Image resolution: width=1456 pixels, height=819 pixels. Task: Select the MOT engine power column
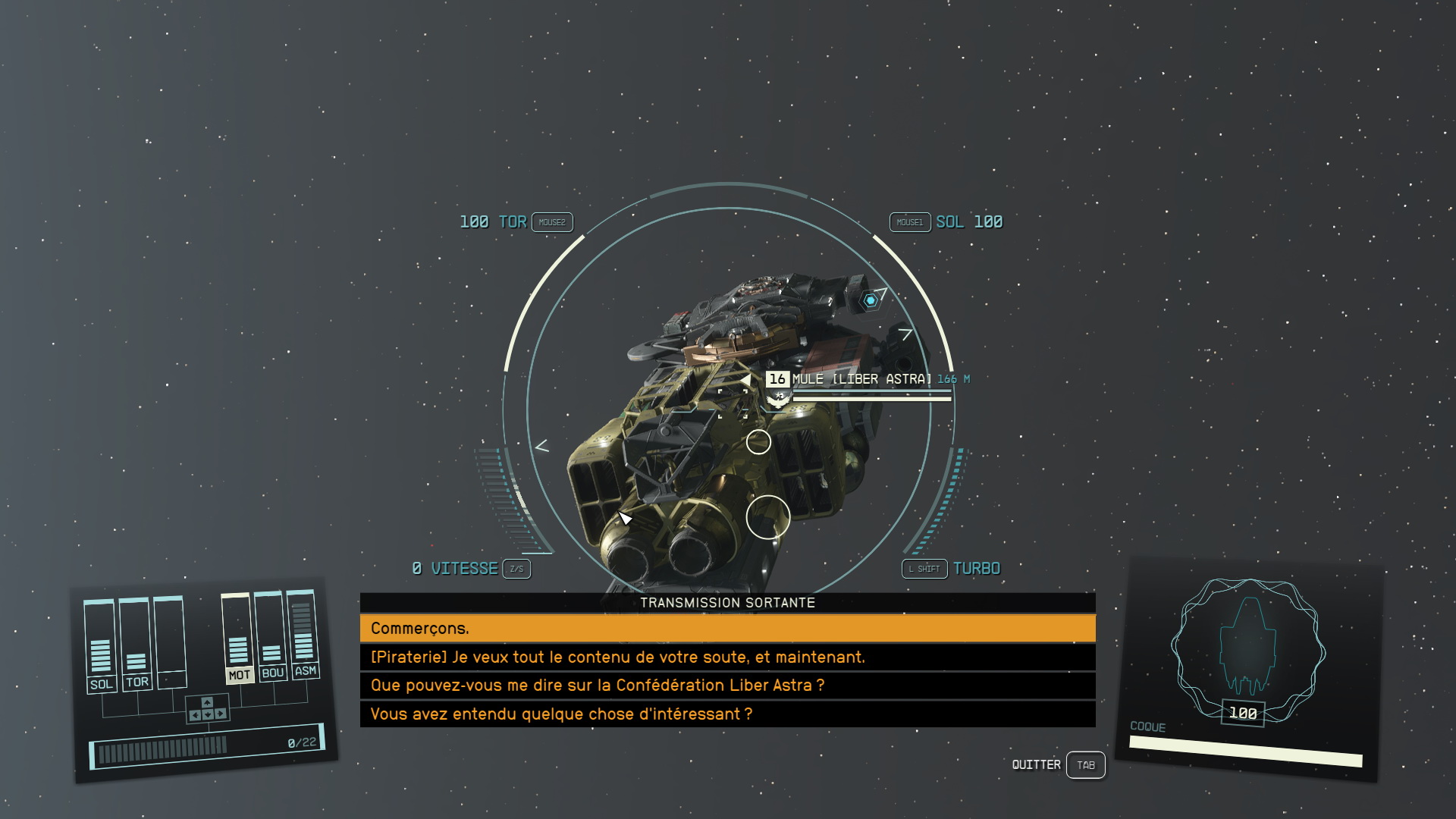click(238, 674)
